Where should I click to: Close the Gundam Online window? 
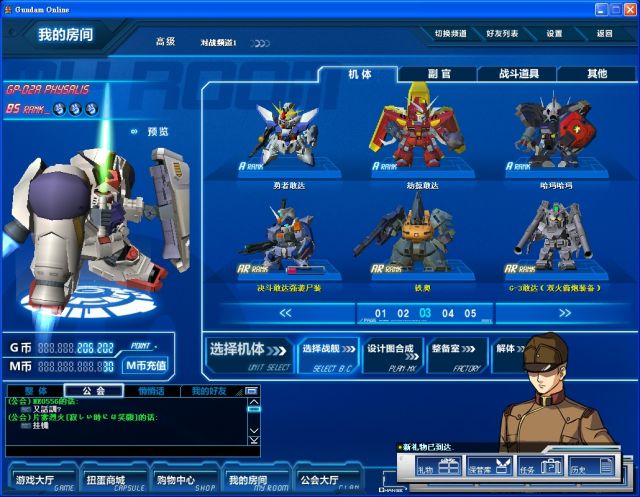[x=630, y=8]
